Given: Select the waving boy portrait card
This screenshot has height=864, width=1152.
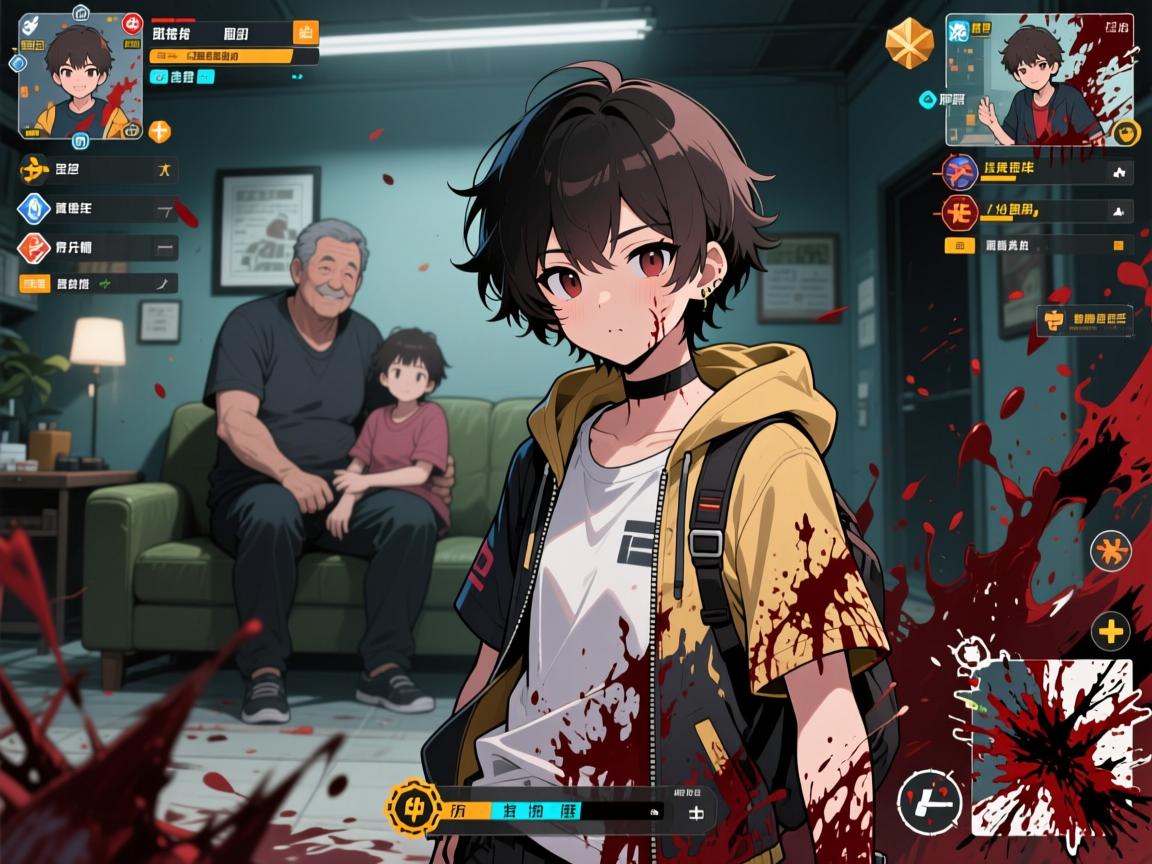Looking at the screenshot, I should 1040,80.
